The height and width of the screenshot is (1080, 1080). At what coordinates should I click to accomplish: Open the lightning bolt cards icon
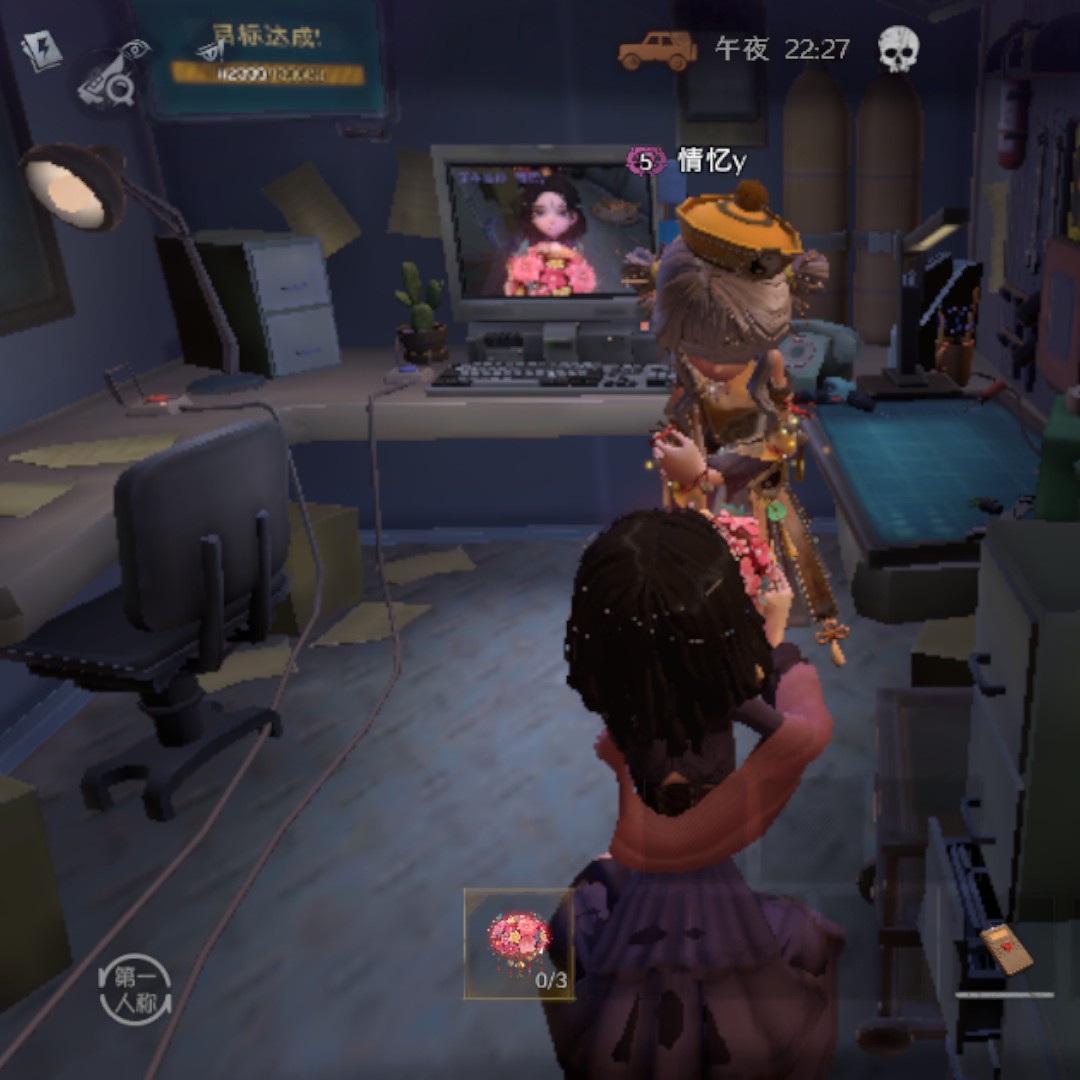pos(42,49)
